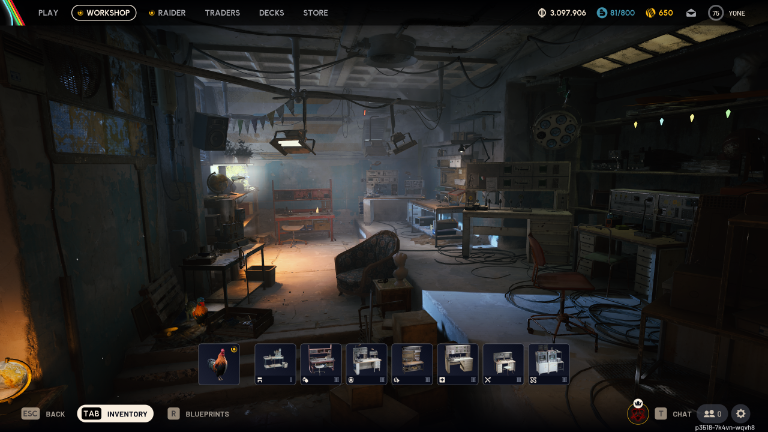Go to the Traders tab
The width and height of the screenshot is (768, 432).
[x=222, y=13]
